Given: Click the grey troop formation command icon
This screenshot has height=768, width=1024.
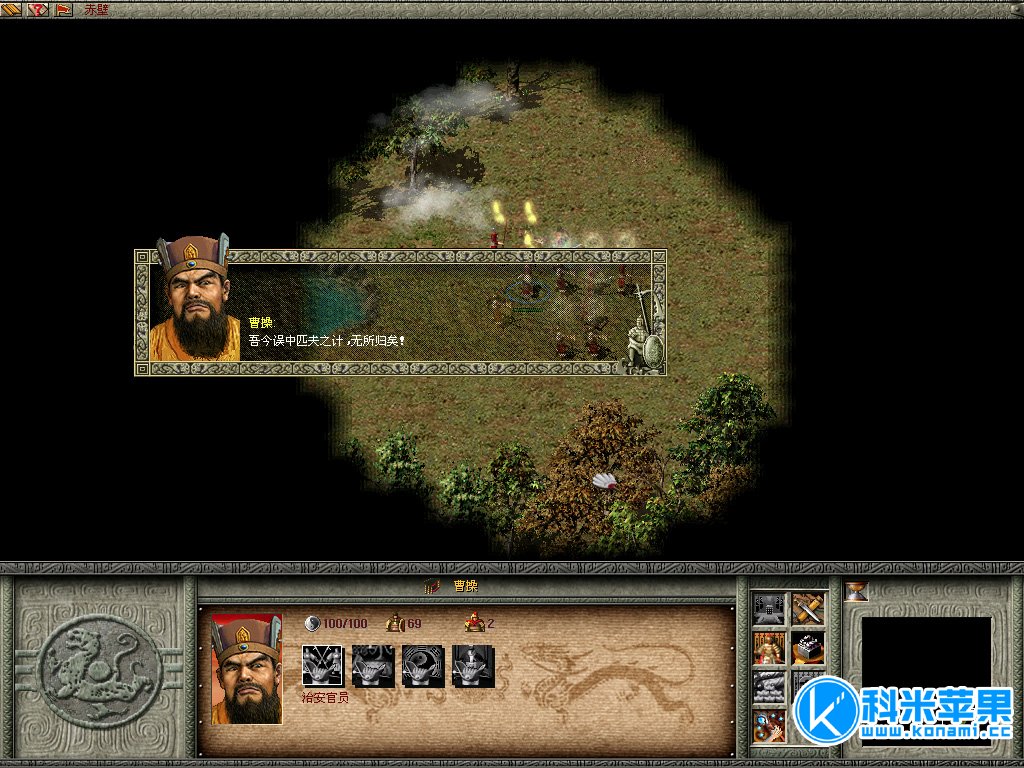Looking at the screenshot, I should (769, 687).
